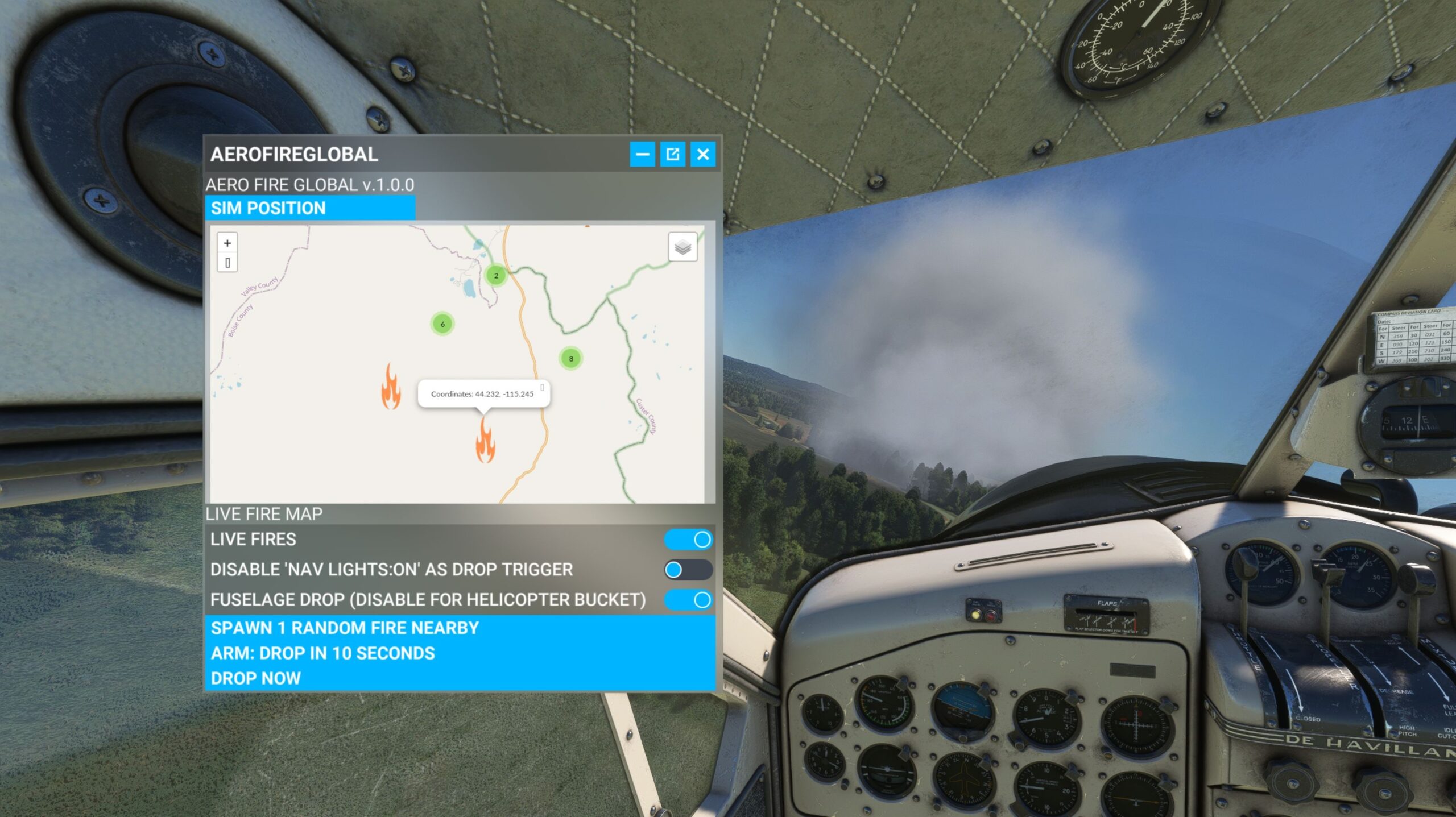Select the fire cluster marker labeled 8

[x=571, y=359]
